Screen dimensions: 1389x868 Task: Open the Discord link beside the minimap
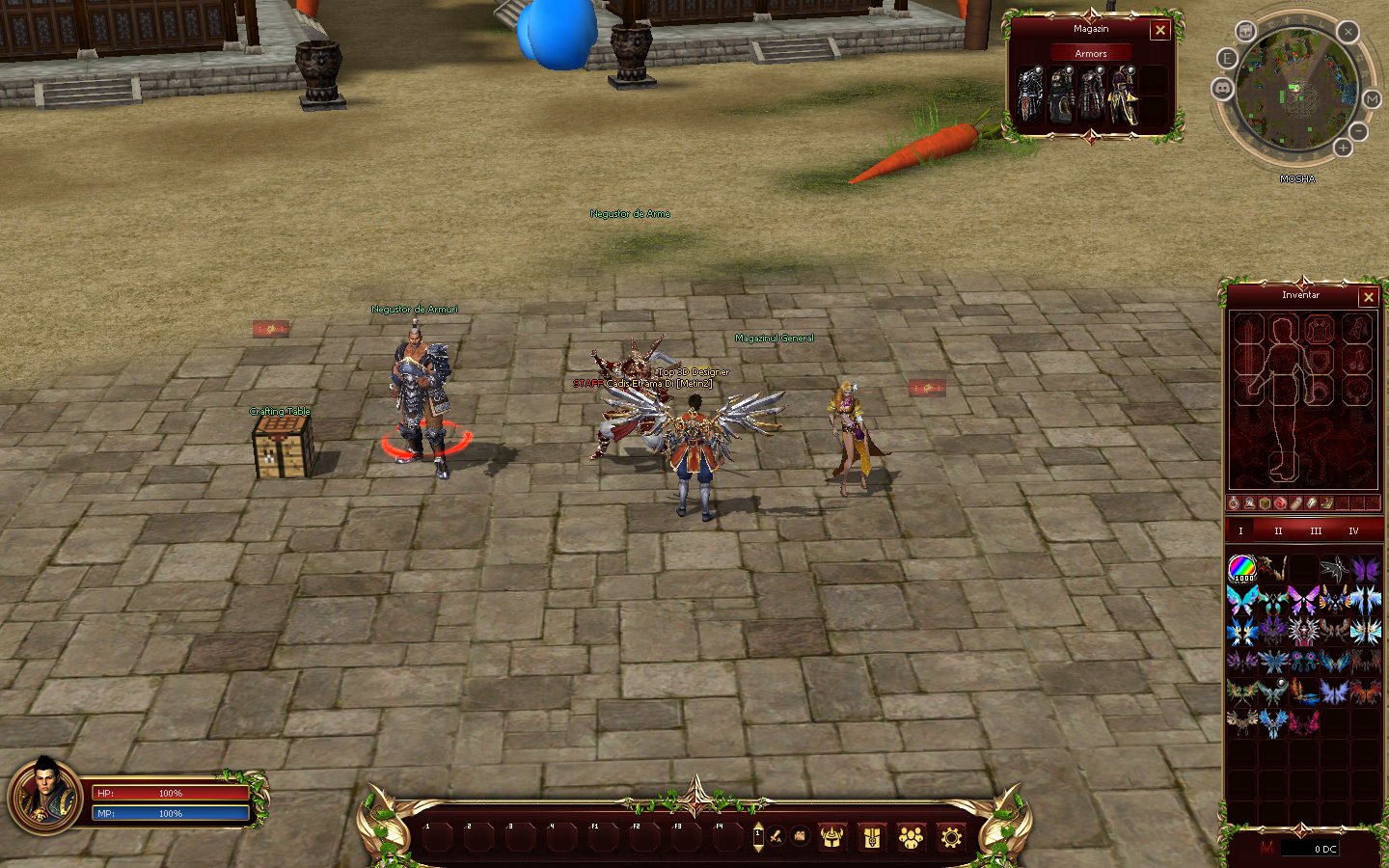pyautogui.click(x=1222, y=89)
